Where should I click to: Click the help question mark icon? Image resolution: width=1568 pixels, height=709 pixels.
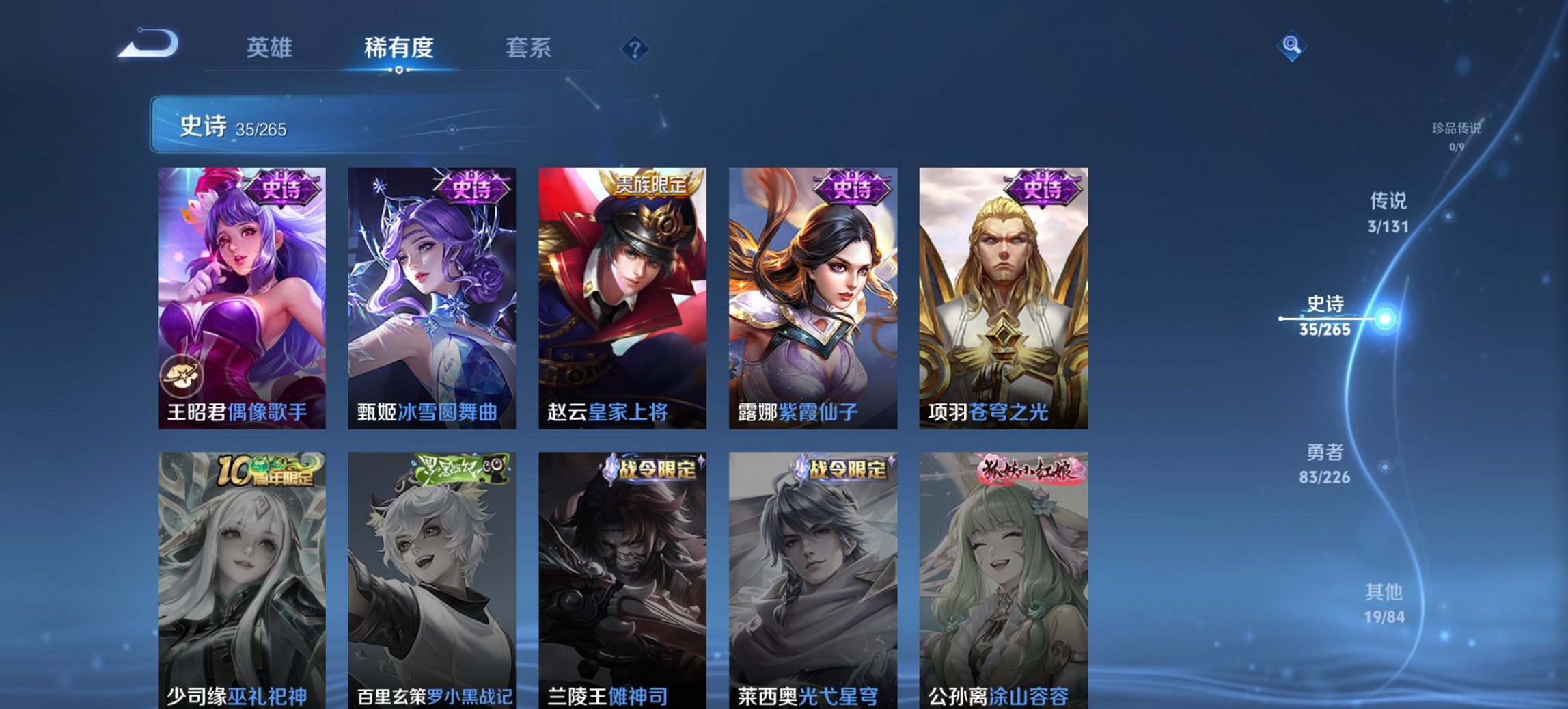[635, 48]
